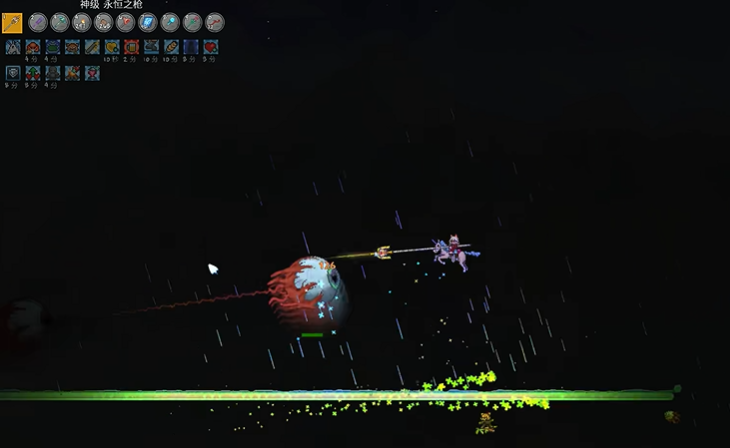Viewport: 730px width, 448px height.
Task: Click the shield buff icon
Action: pos(13,72)
